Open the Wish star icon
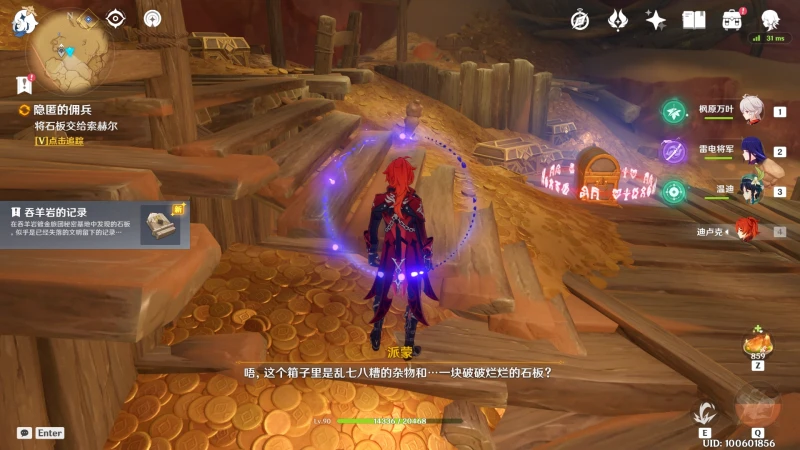Screen dimensions: 800x450 tap(656, 20)
